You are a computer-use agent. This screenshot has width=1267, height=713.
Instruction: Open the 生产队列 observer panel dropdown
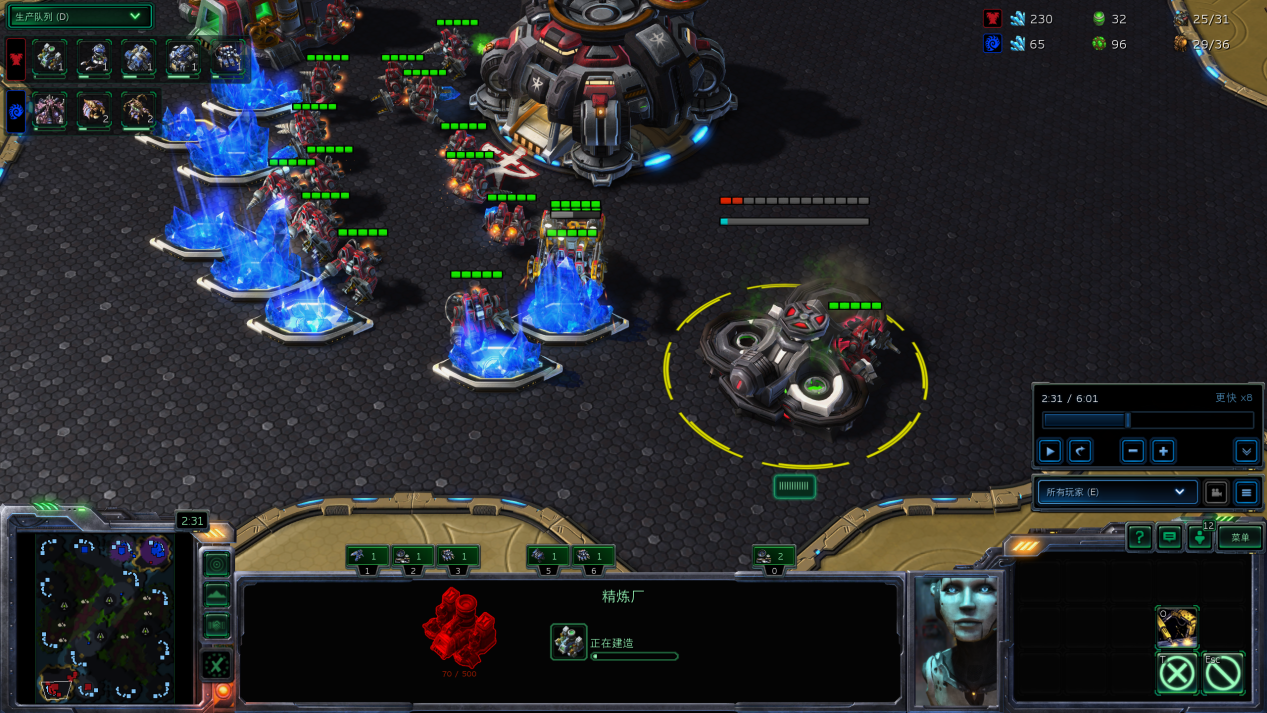[x=80, y=16]
